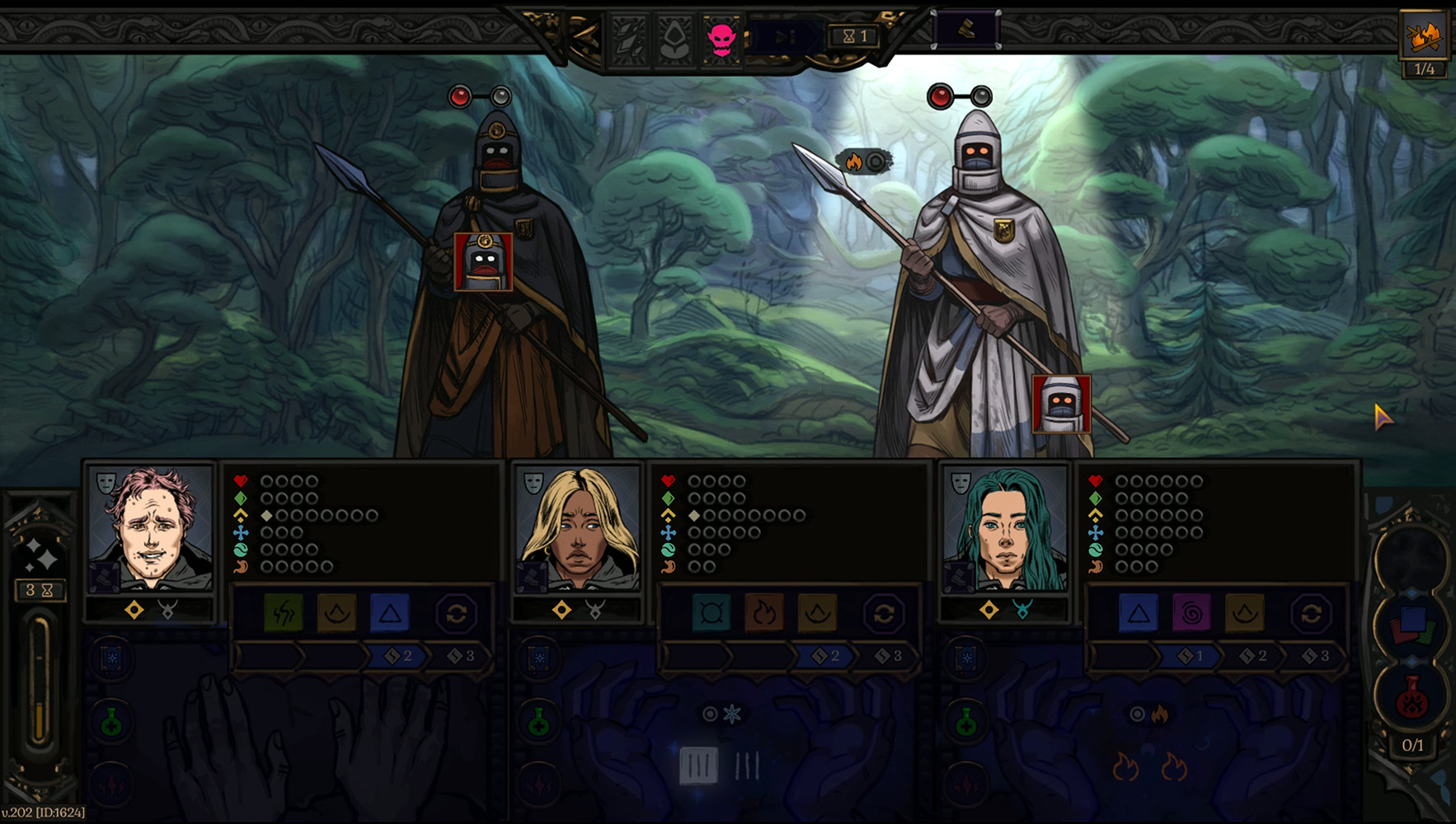
Task: Click the boot icon in top bar
Action: pos(966,30)
